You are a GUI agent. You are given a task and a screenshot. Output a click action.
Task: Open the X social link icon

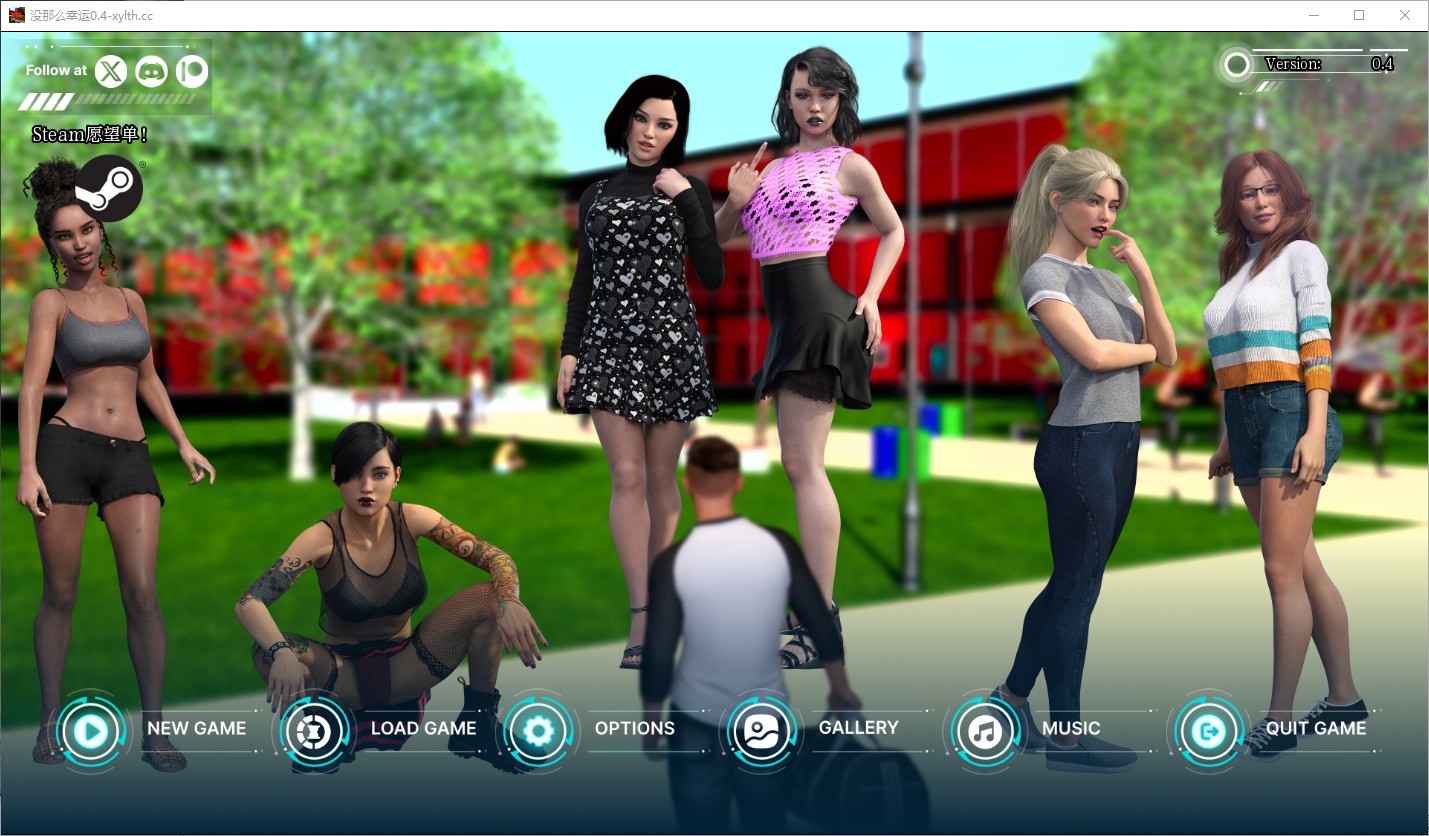click(111, 71)
